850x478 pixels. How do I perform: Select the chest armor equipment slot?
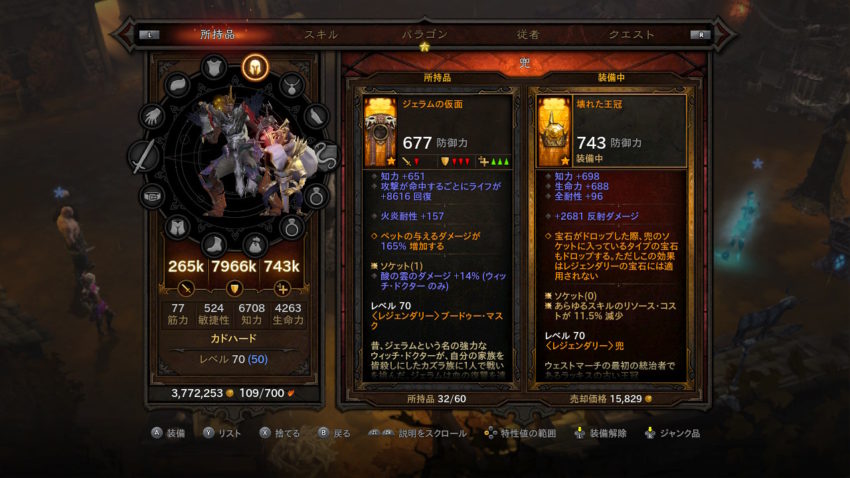[x=214, y=68]
